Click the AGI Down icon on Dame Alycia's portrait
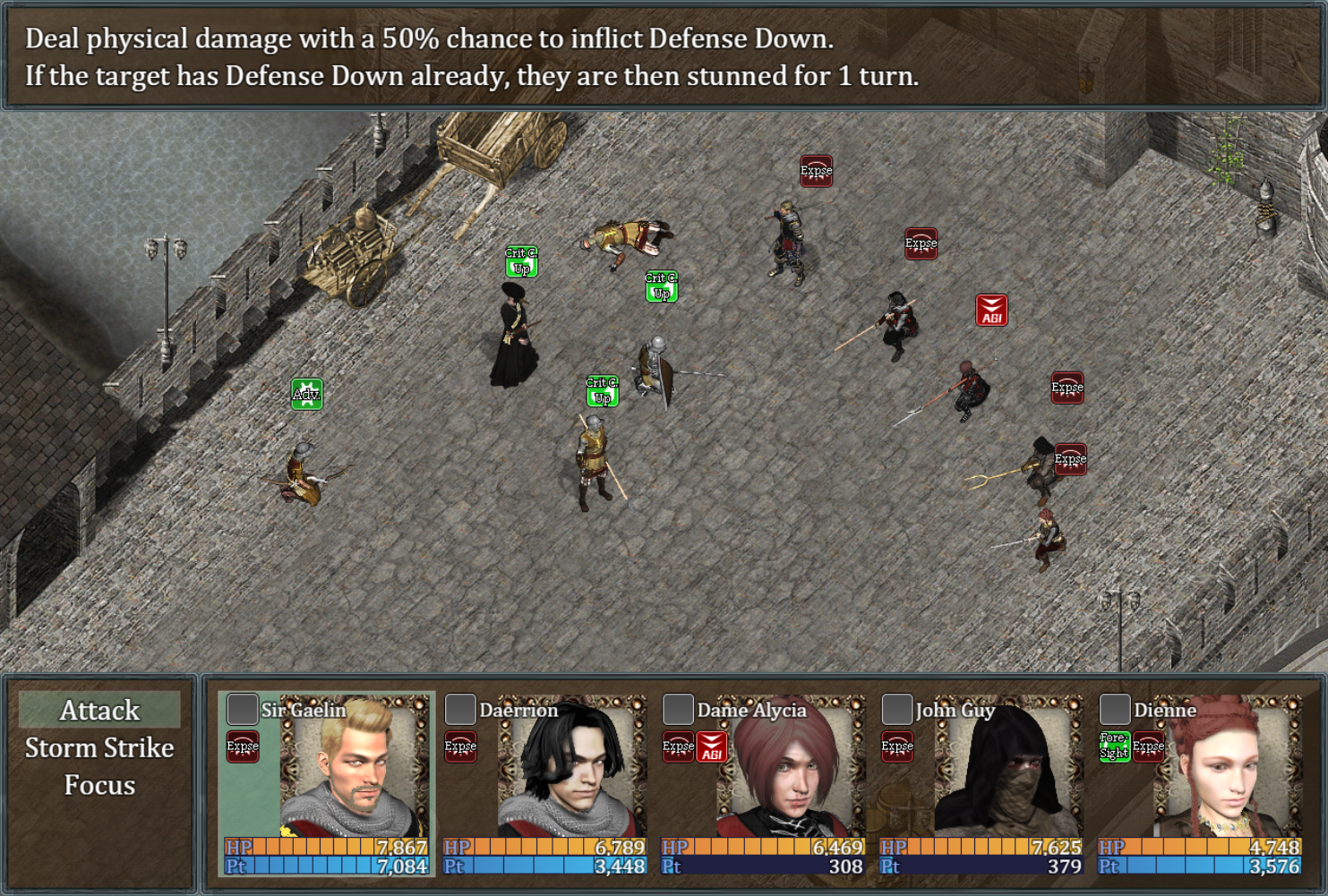The height and width of the screenshot is (896, 1328). [x=712, y=745]
